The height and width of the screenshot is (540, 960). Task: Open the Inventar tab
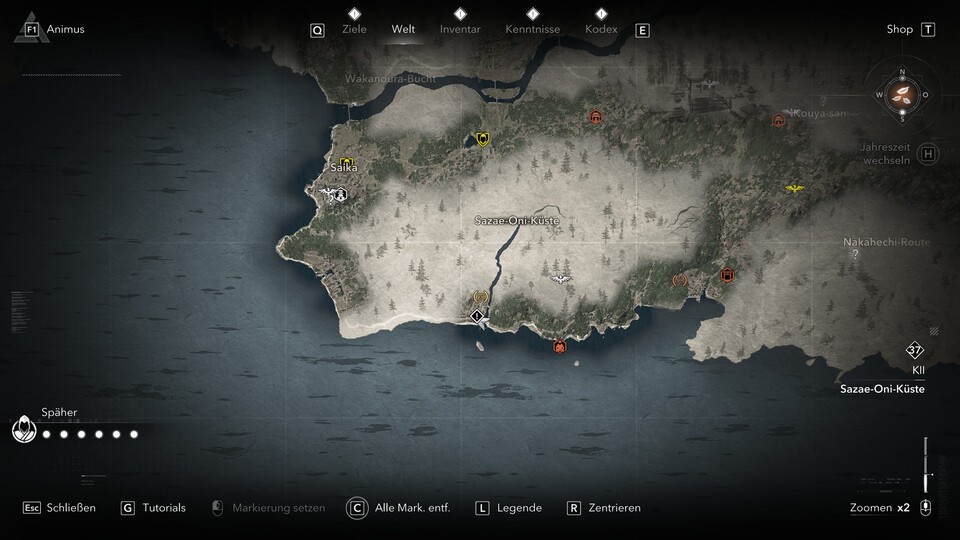point(460,29)
